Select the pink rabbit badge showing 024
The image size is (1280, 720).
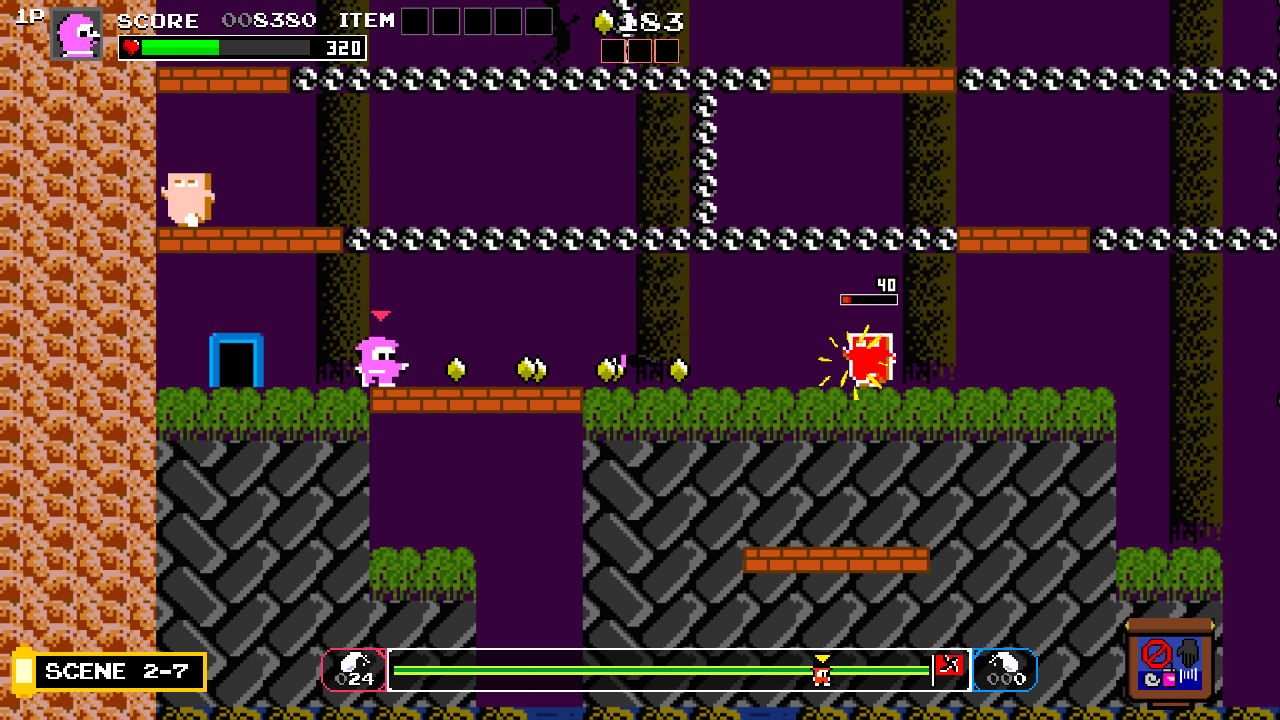(355, 671)
